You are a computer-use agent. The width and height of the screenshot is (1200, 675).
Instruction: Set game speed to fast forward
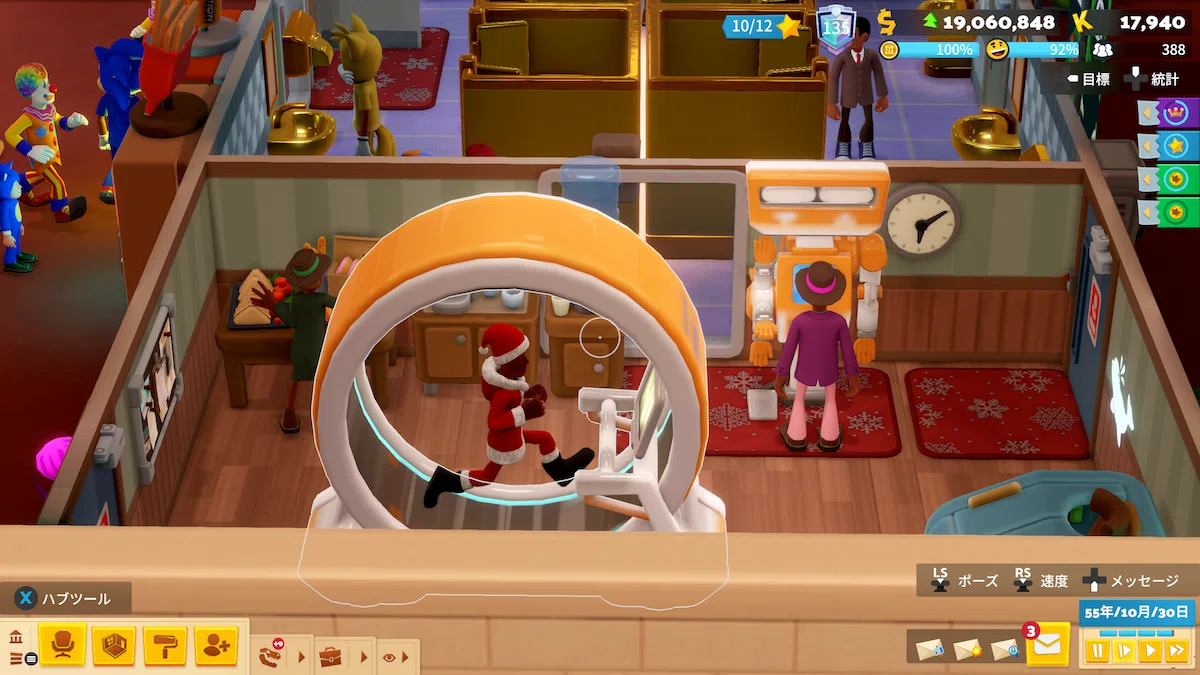click(1176, 651)
